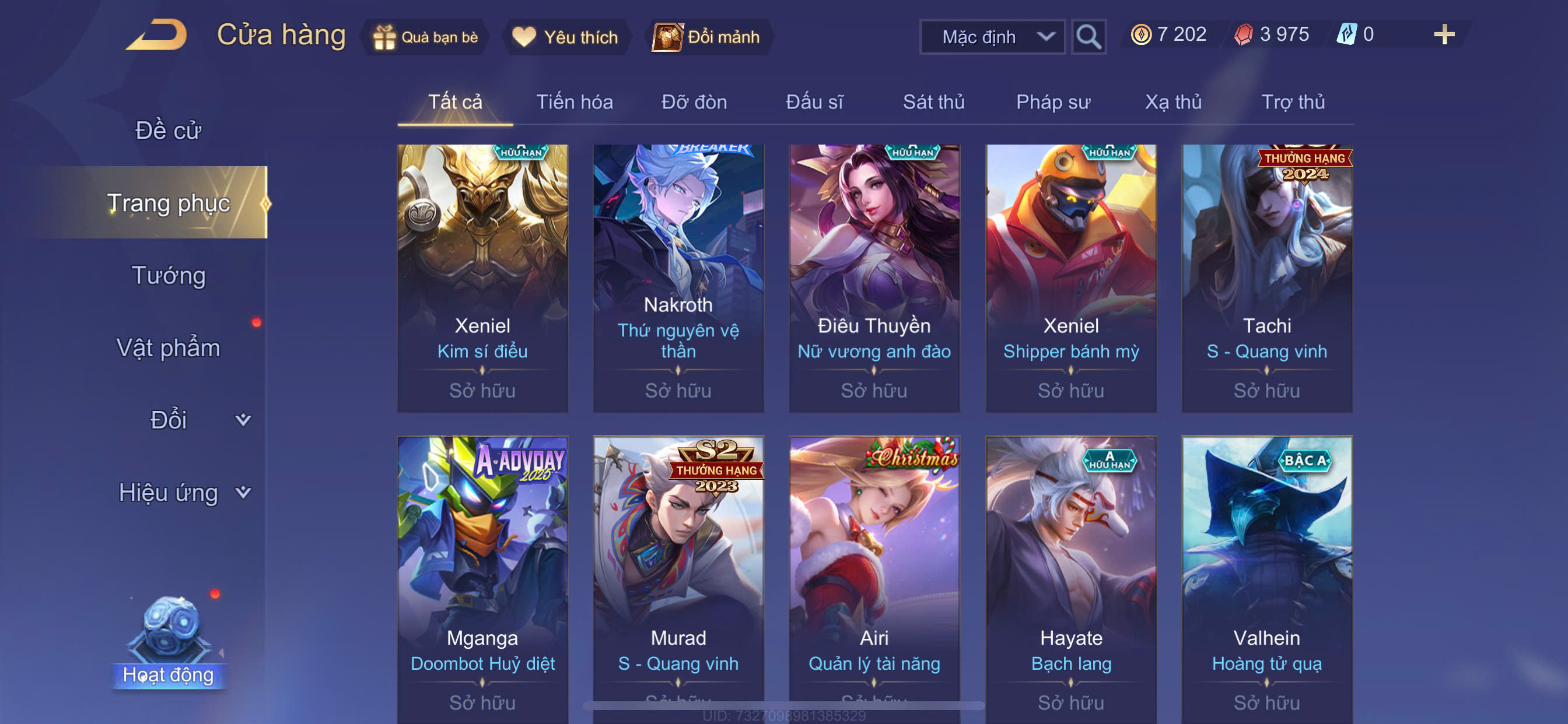Image resolution: width=1568 pixels, height=724 pixels.
Task: Go to the Vật phẩm items section
Action: (x=168, y=347)
